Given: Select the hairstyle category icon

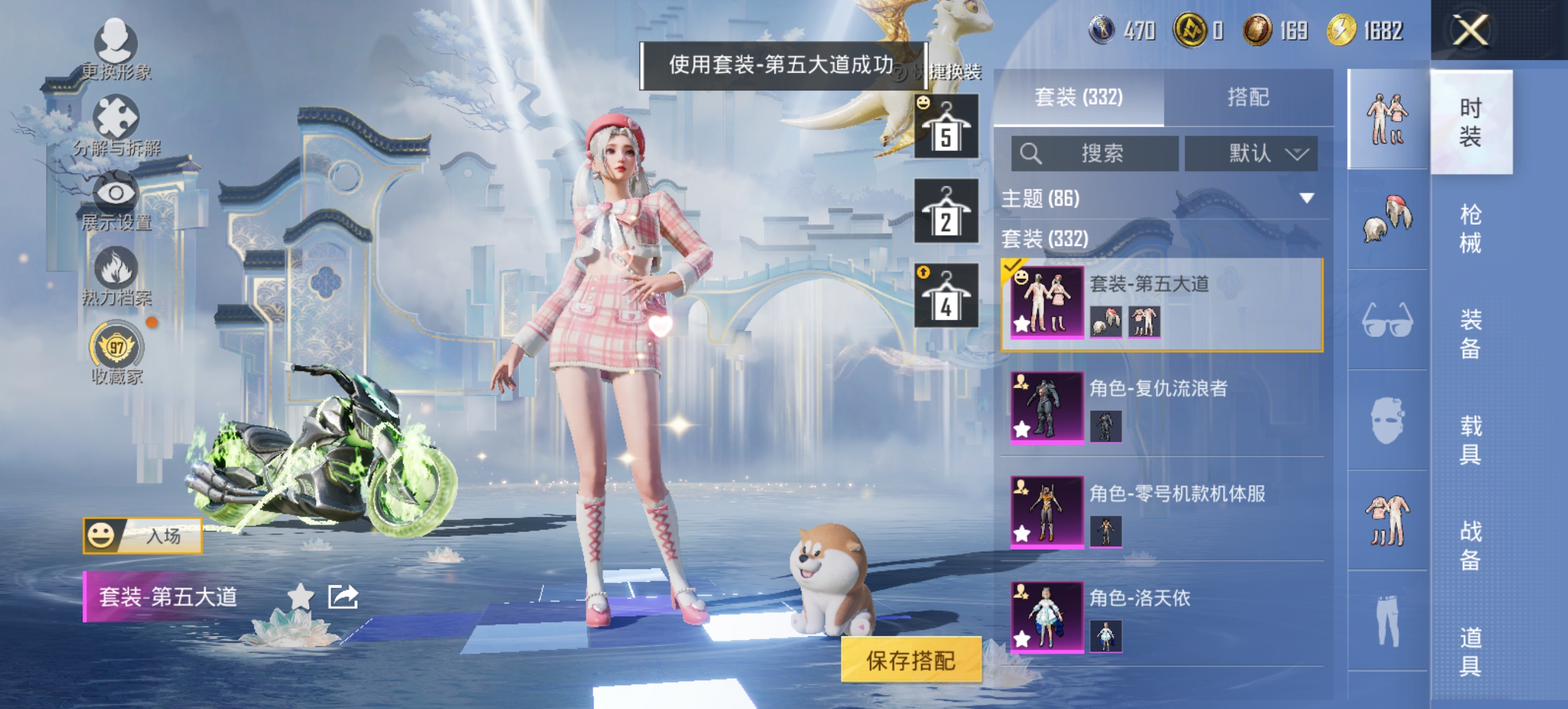Looking at the screenshot, I should click(x=1388, y=219).
